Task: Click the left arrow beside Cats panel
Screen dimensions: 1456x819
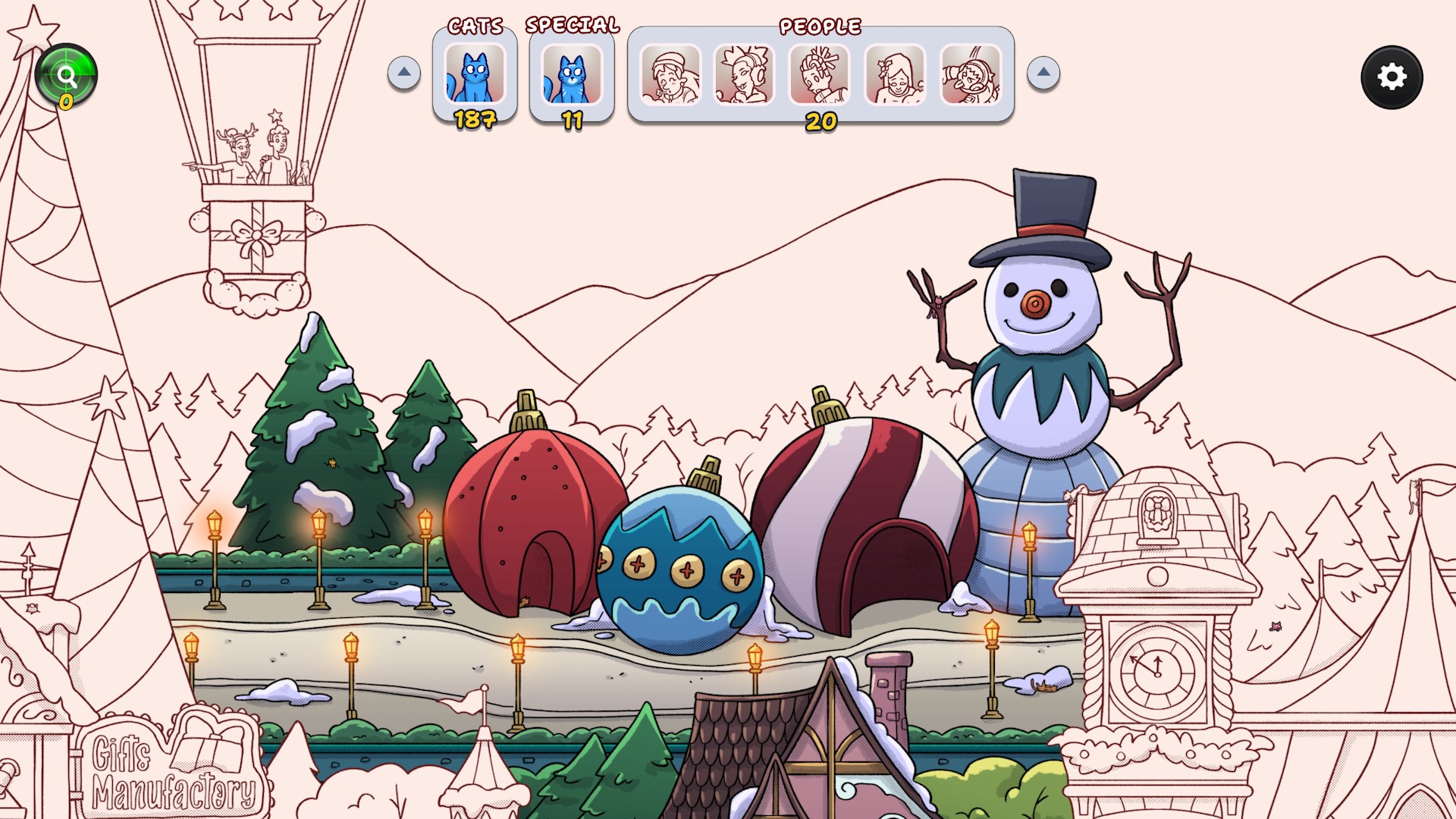Action: point(404,73)
